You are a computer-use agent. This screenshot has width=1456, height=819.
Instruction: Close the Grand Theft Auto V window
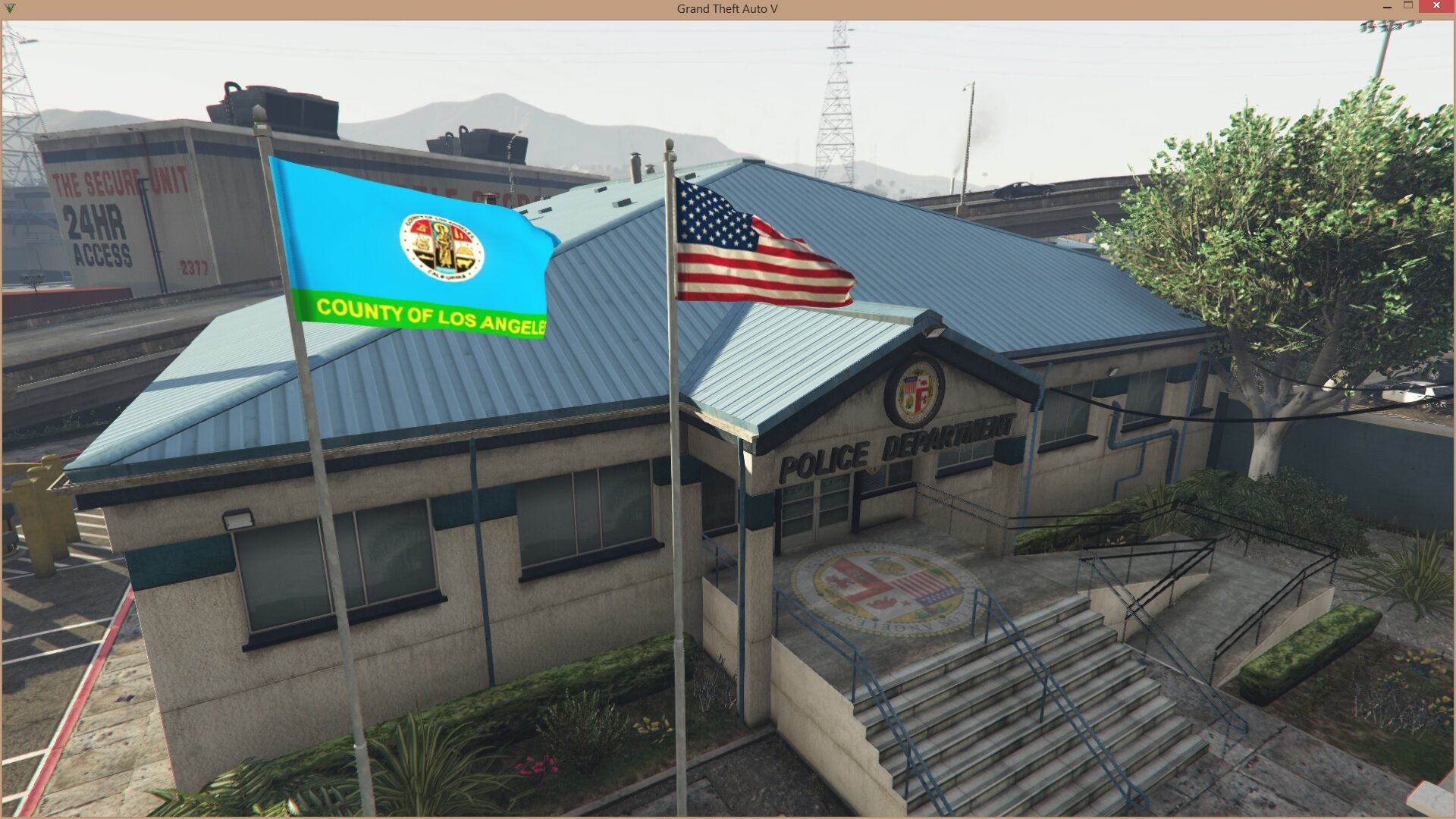[1436, 7]
